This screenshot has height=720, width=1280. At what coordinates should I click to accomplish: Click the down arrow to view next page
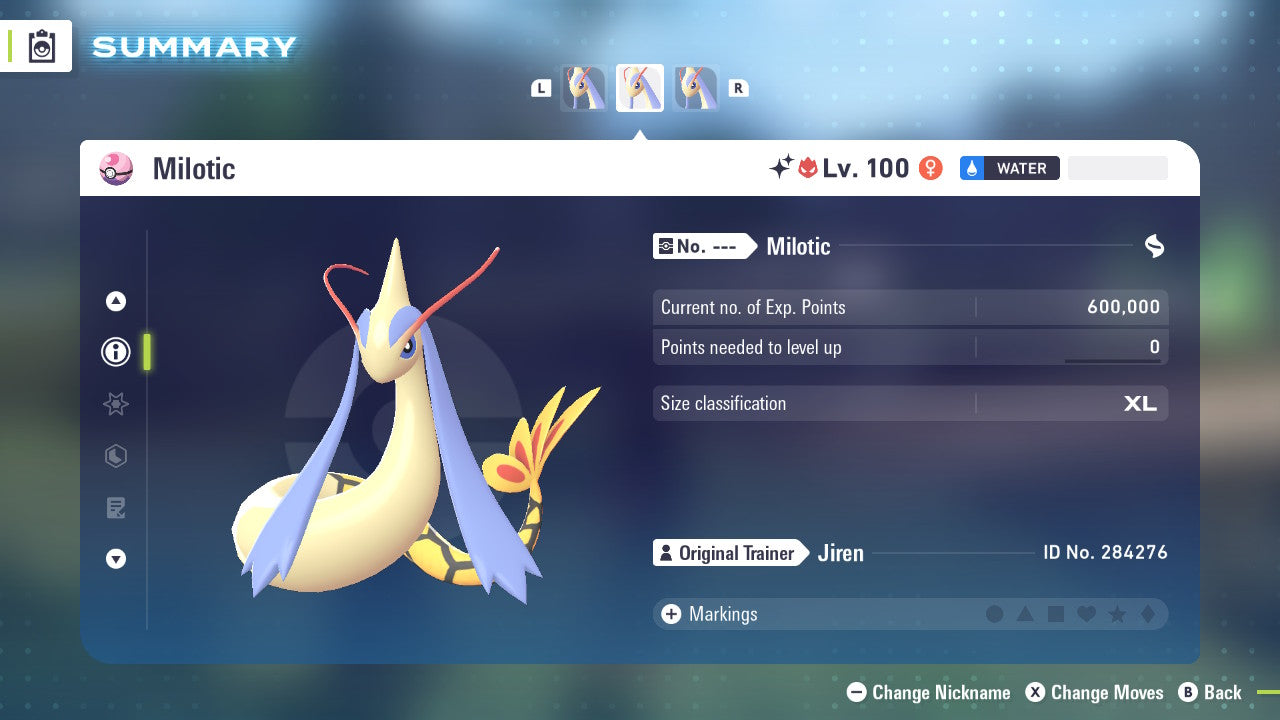click(x=116, y=560)
